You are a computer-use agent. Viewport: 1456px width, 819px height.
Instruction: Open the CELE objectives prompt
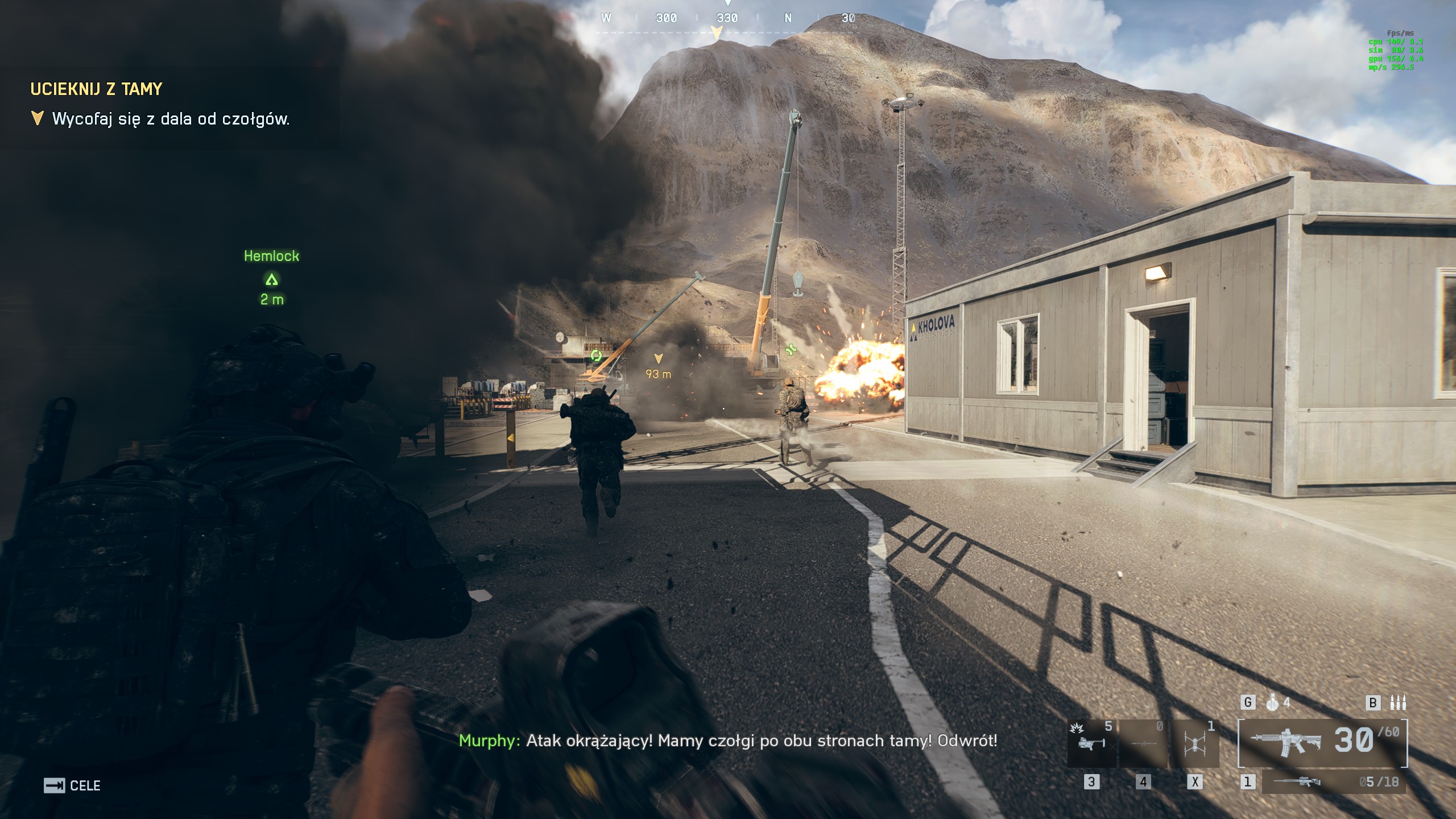click(72, 785)
